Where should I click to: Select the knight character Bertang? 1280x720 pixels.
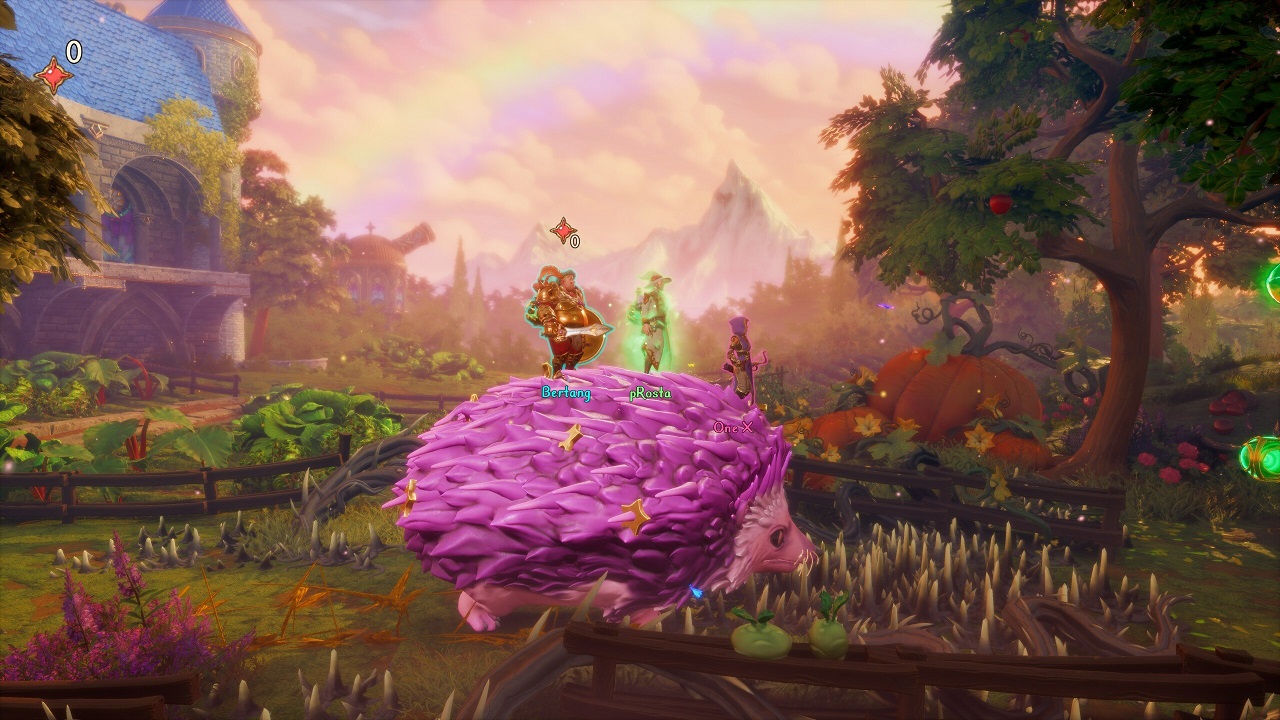click(566, 322)
